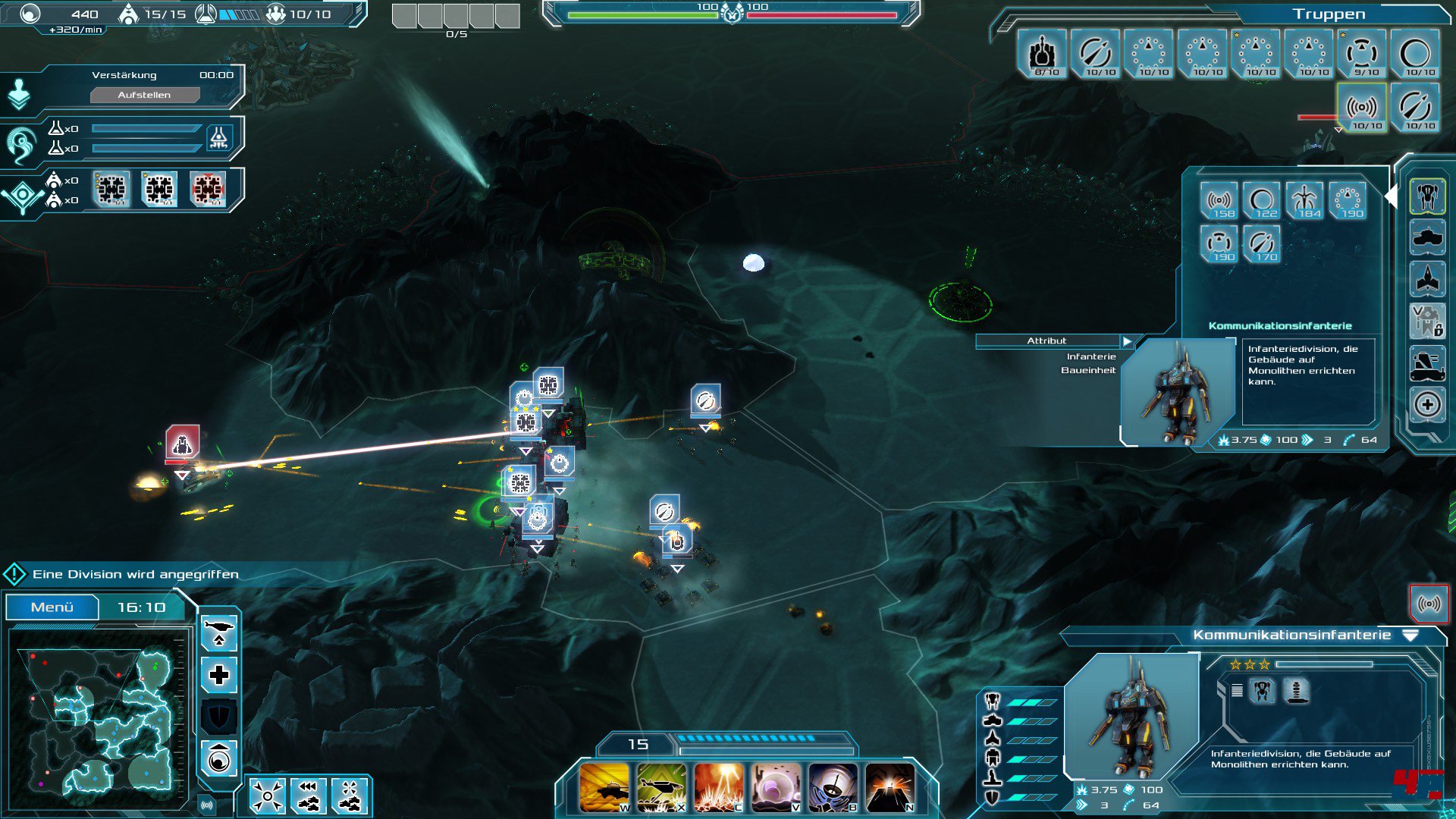Image resolution: width=1456 pixels, height=819 pixels.
Task: Recruit the unit costing 184
Action: (1305, 202)
